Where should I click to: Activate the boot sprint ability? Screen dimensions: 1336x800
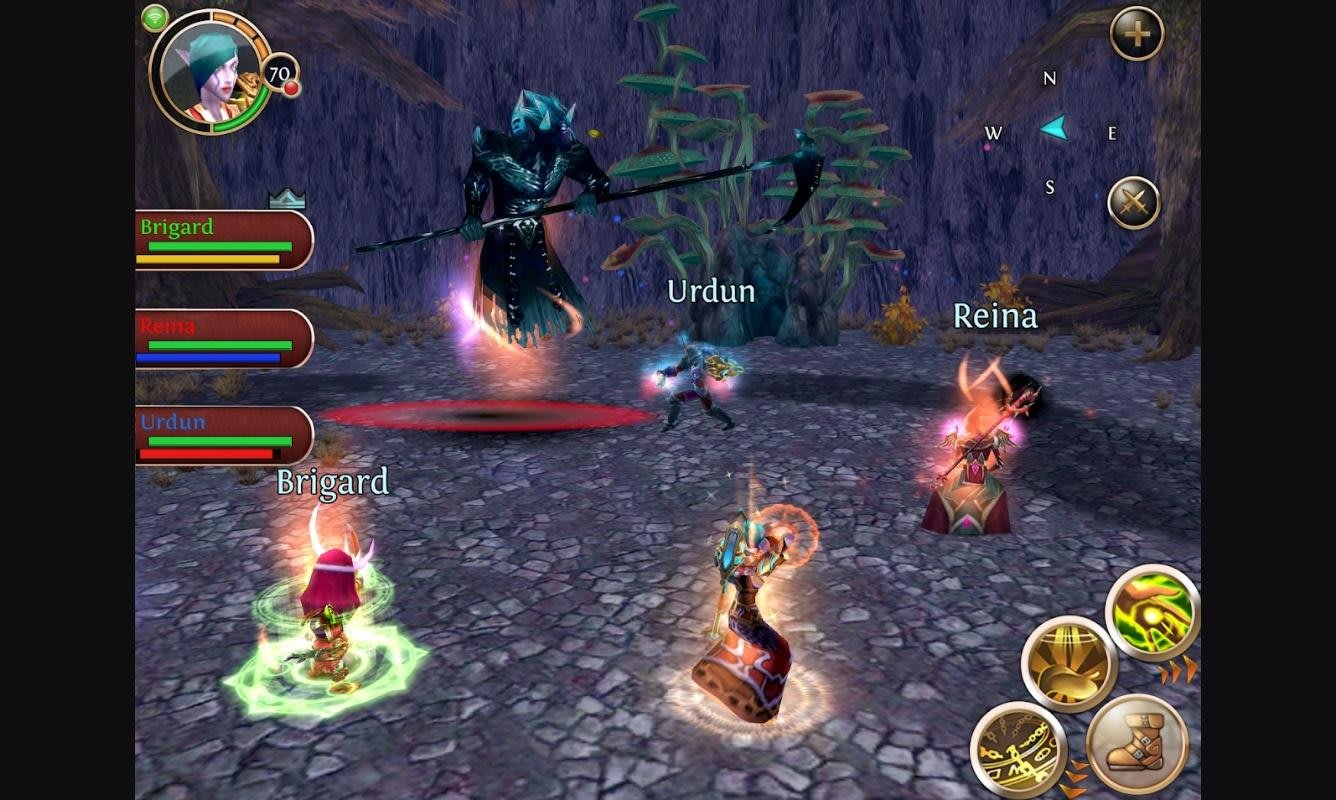(x=1137, y=744)
